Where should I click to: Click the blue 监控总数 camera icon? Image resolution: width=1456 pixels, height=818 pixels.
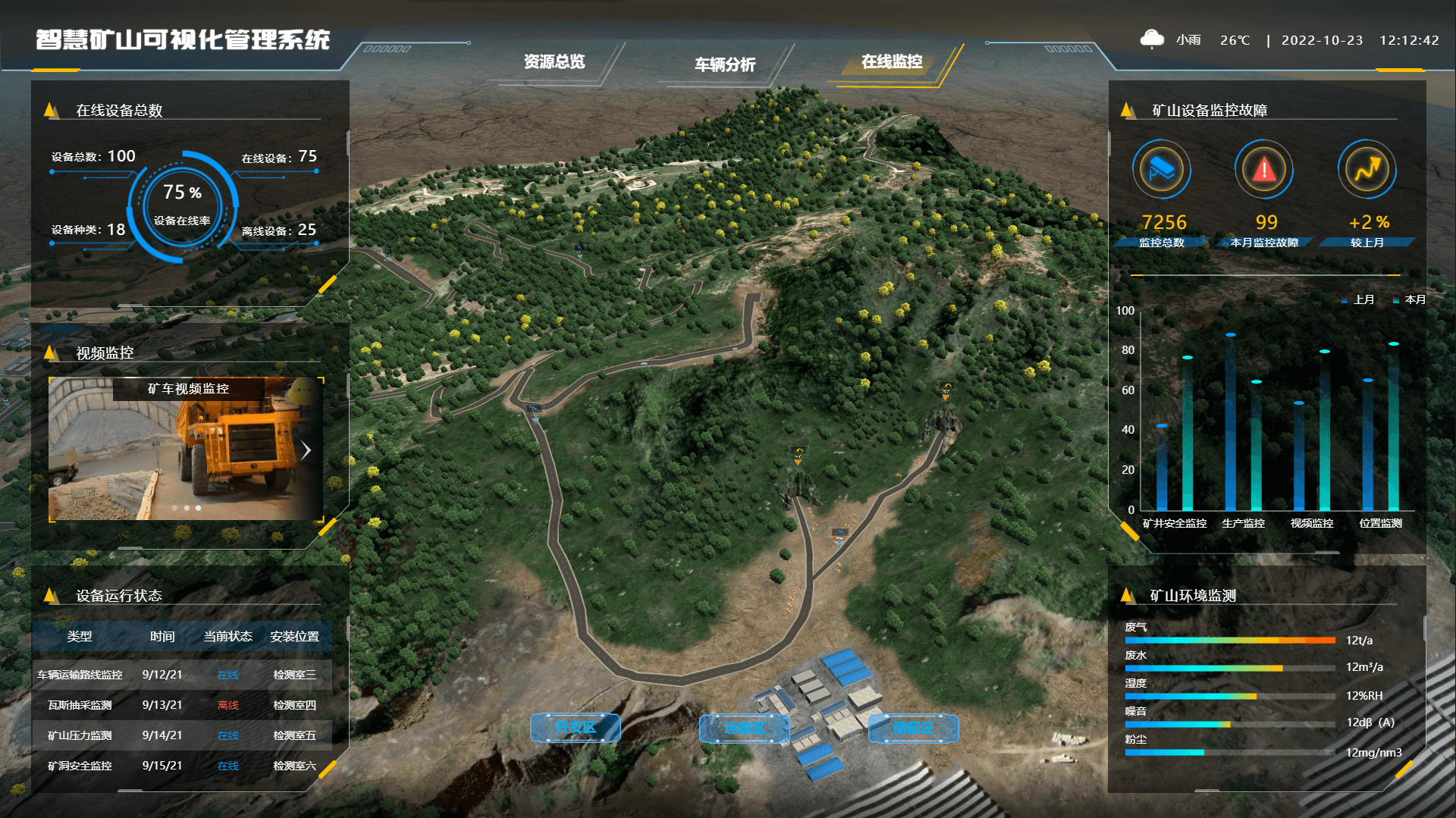[x=1161, y=169]
